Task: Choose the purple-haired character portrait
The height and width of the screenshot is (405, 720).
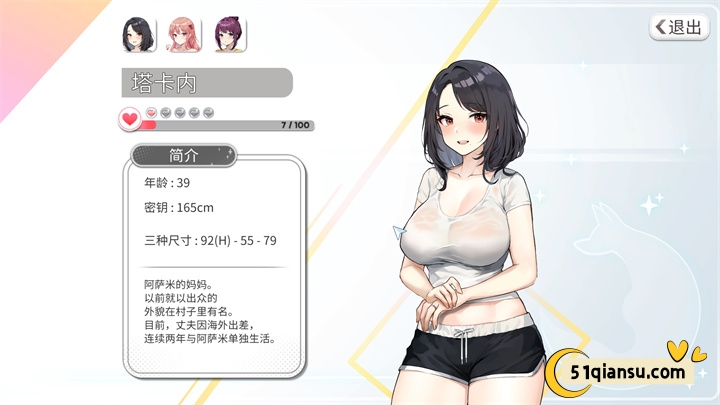Action: (x=229, y=35)
